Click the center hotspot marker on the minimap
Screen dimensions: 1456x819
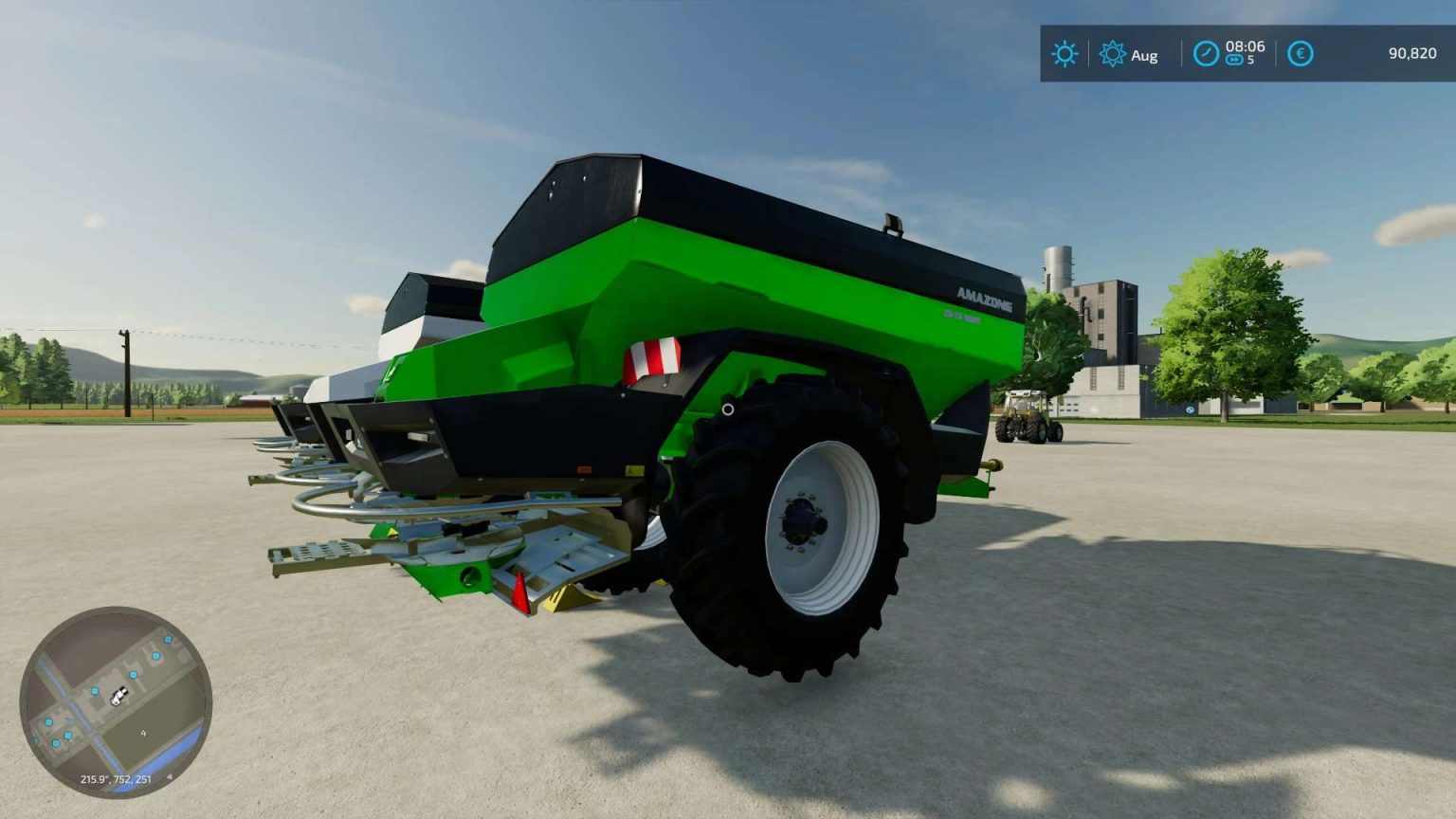pyautogui.click(x=133, y=674)
